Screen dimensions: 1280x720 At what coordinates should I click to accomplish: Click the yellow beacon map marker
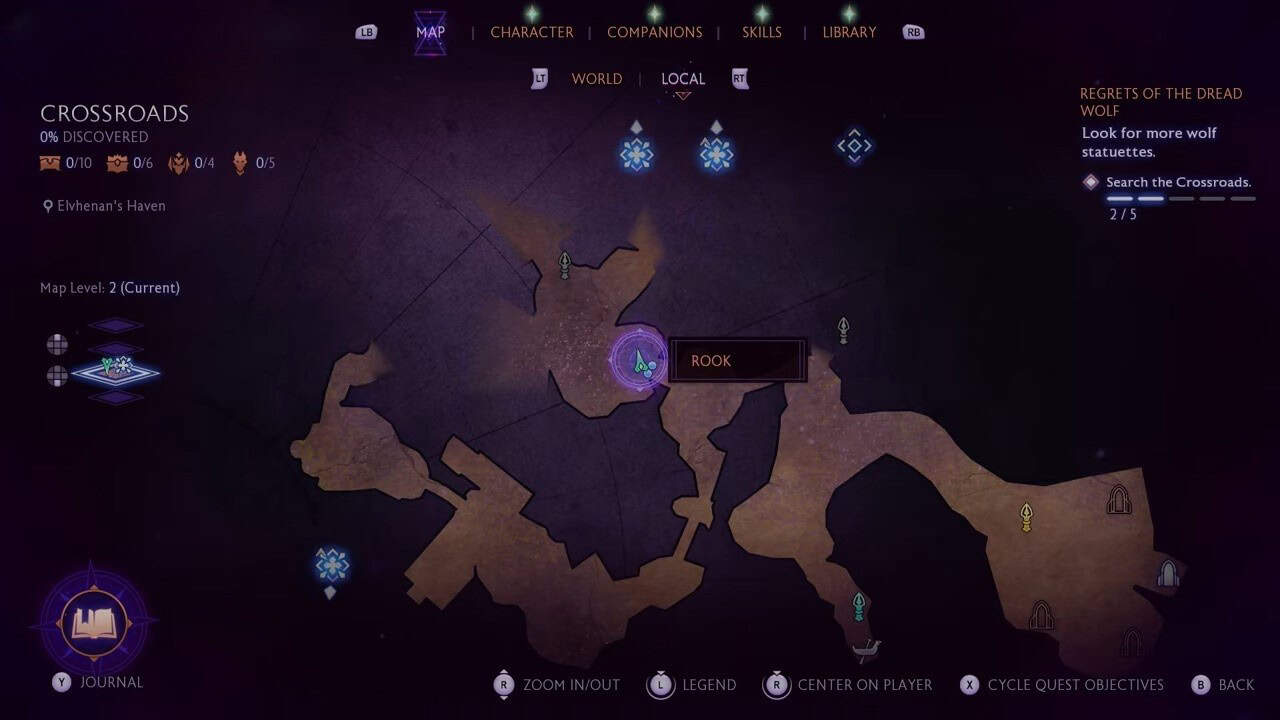point(1025,516)
